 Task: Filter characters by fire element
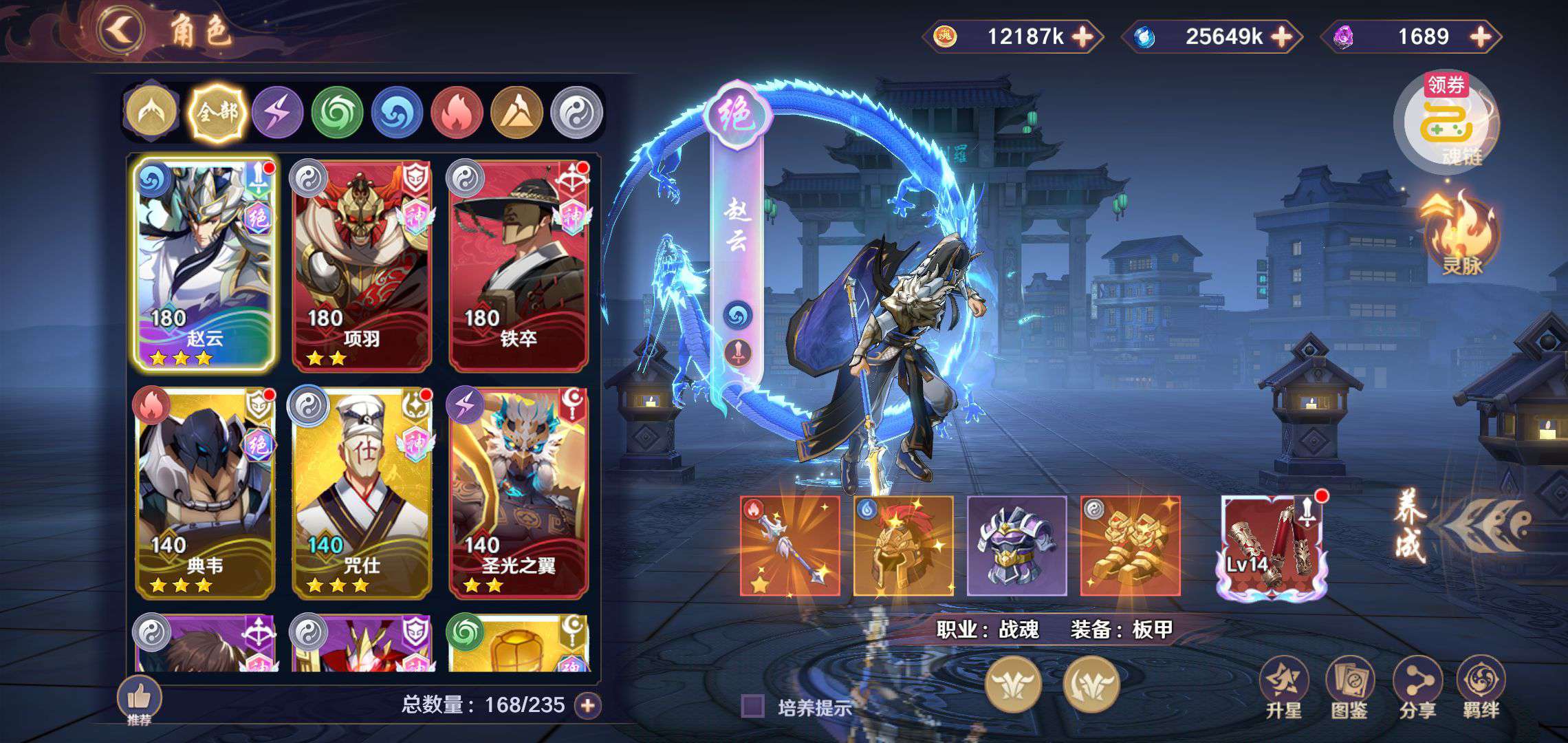tap(456, 112)
